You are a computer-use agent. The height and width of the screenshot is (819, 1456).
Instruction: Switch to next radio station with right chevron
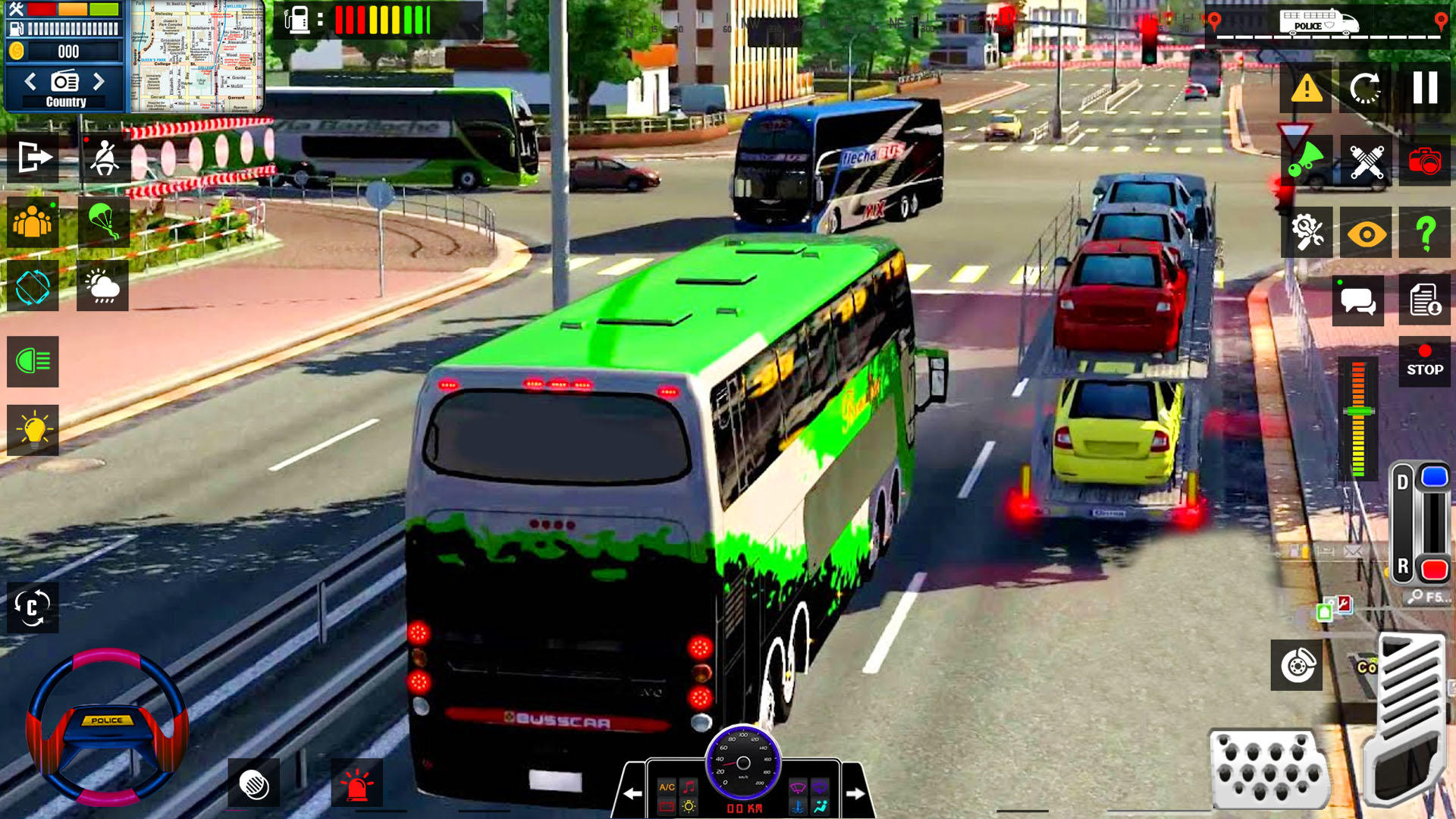(x=98, y=81)
